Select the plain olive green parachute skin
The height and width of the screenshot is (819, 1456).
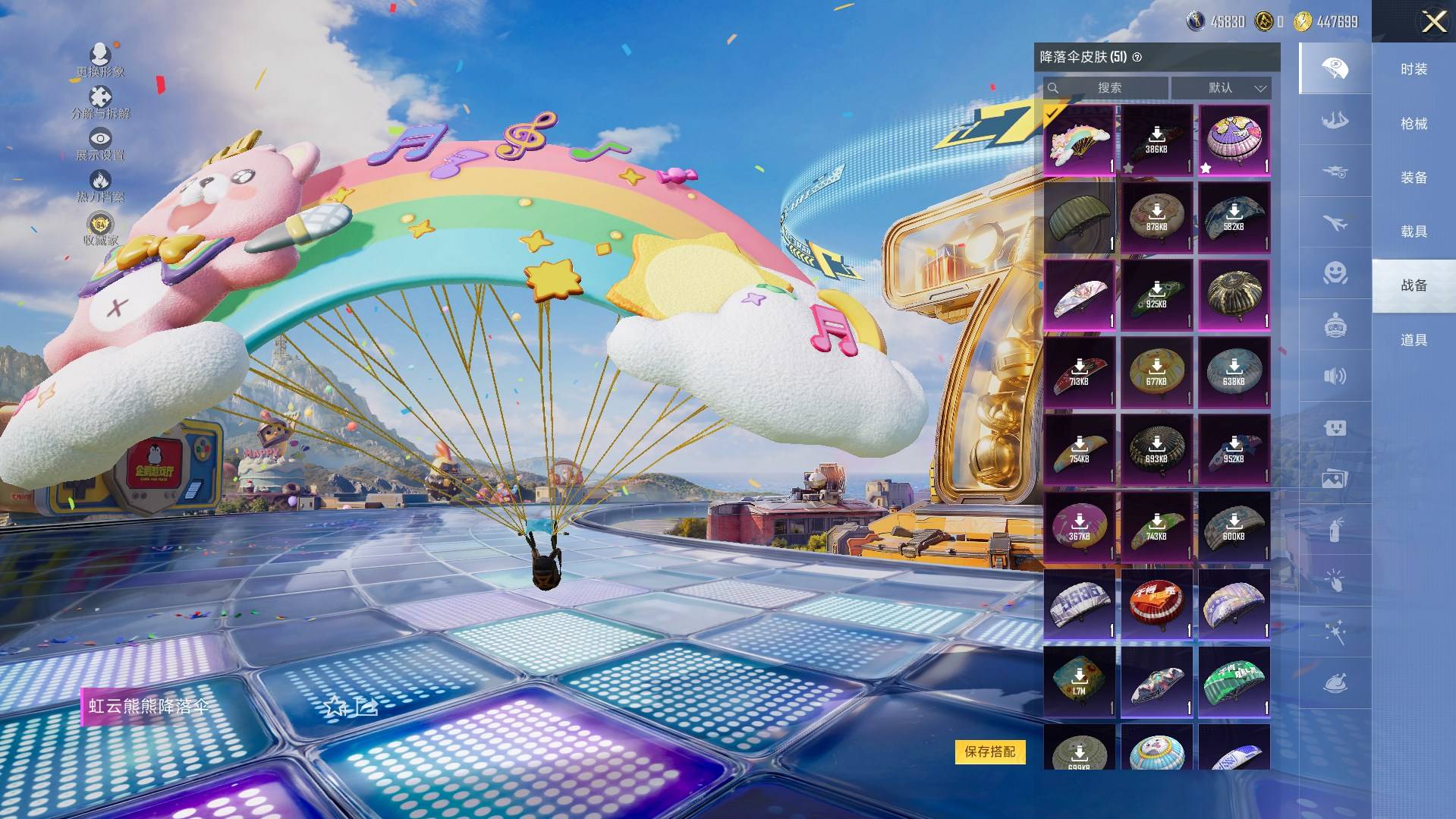(x=1079, y=218)
